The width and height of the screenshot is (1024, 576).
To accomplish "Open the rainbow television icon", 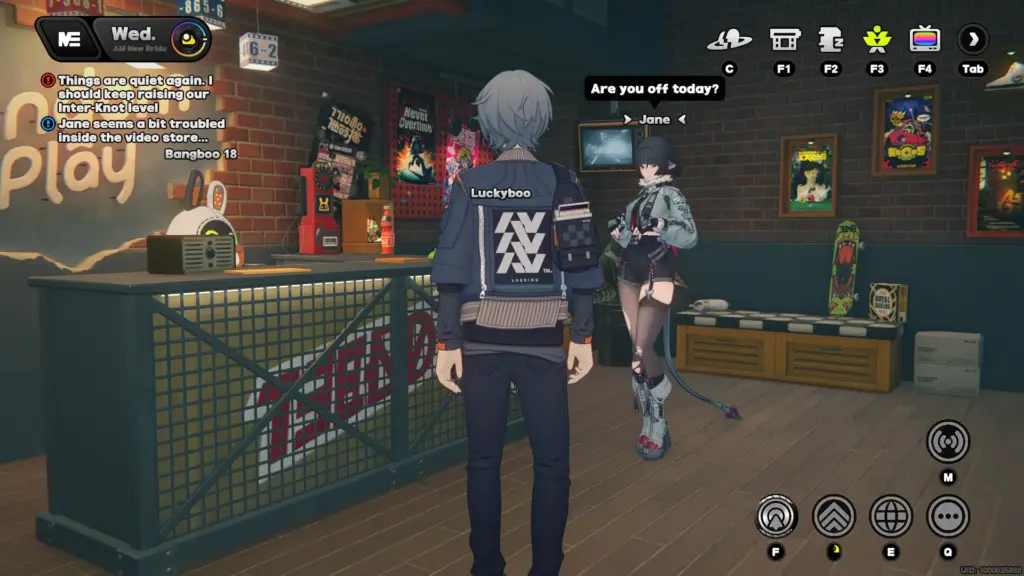I will click(x=925, y=40).
